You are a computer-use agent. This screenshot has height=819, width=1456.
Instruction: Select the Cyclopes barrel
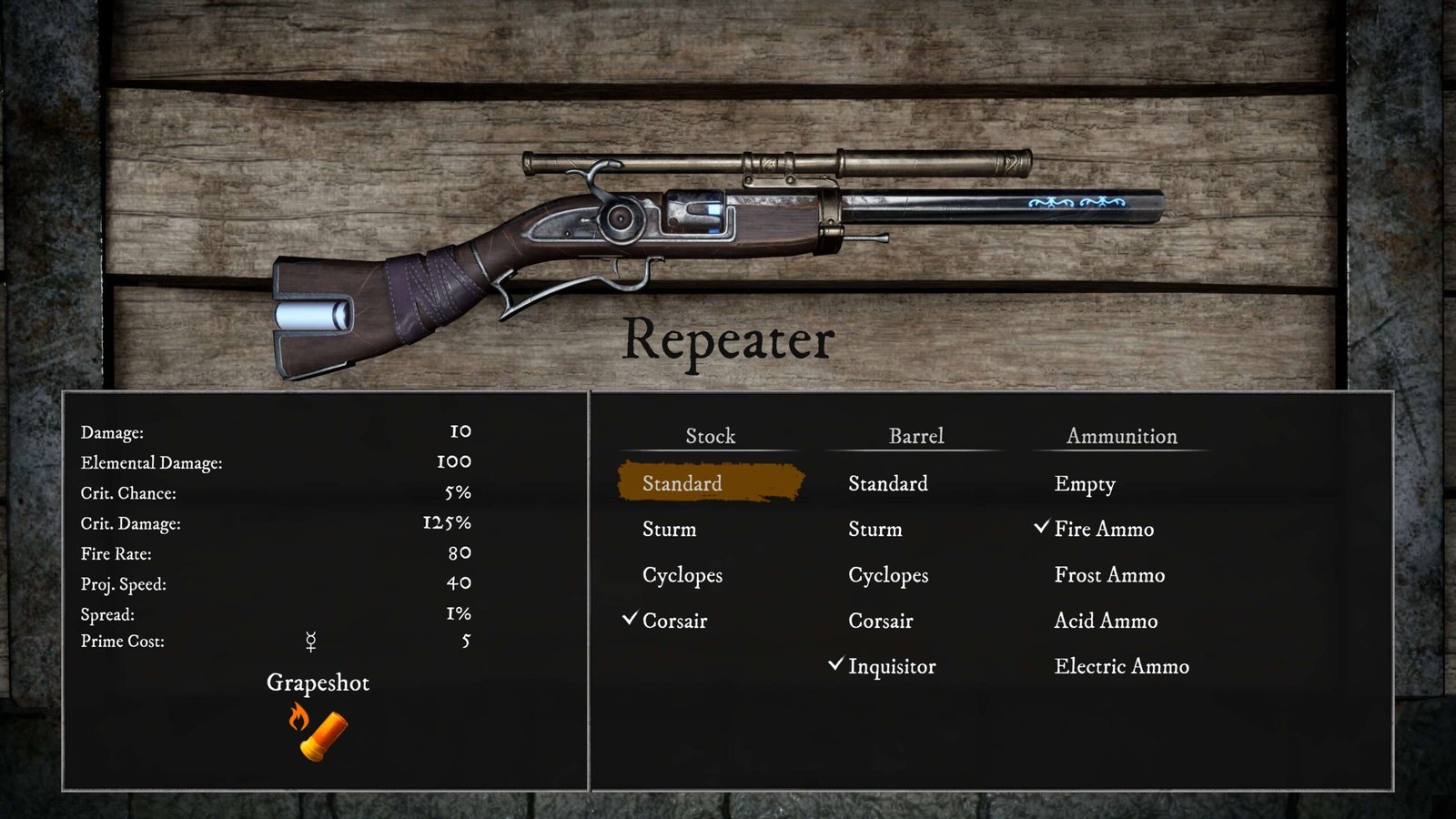888,575
